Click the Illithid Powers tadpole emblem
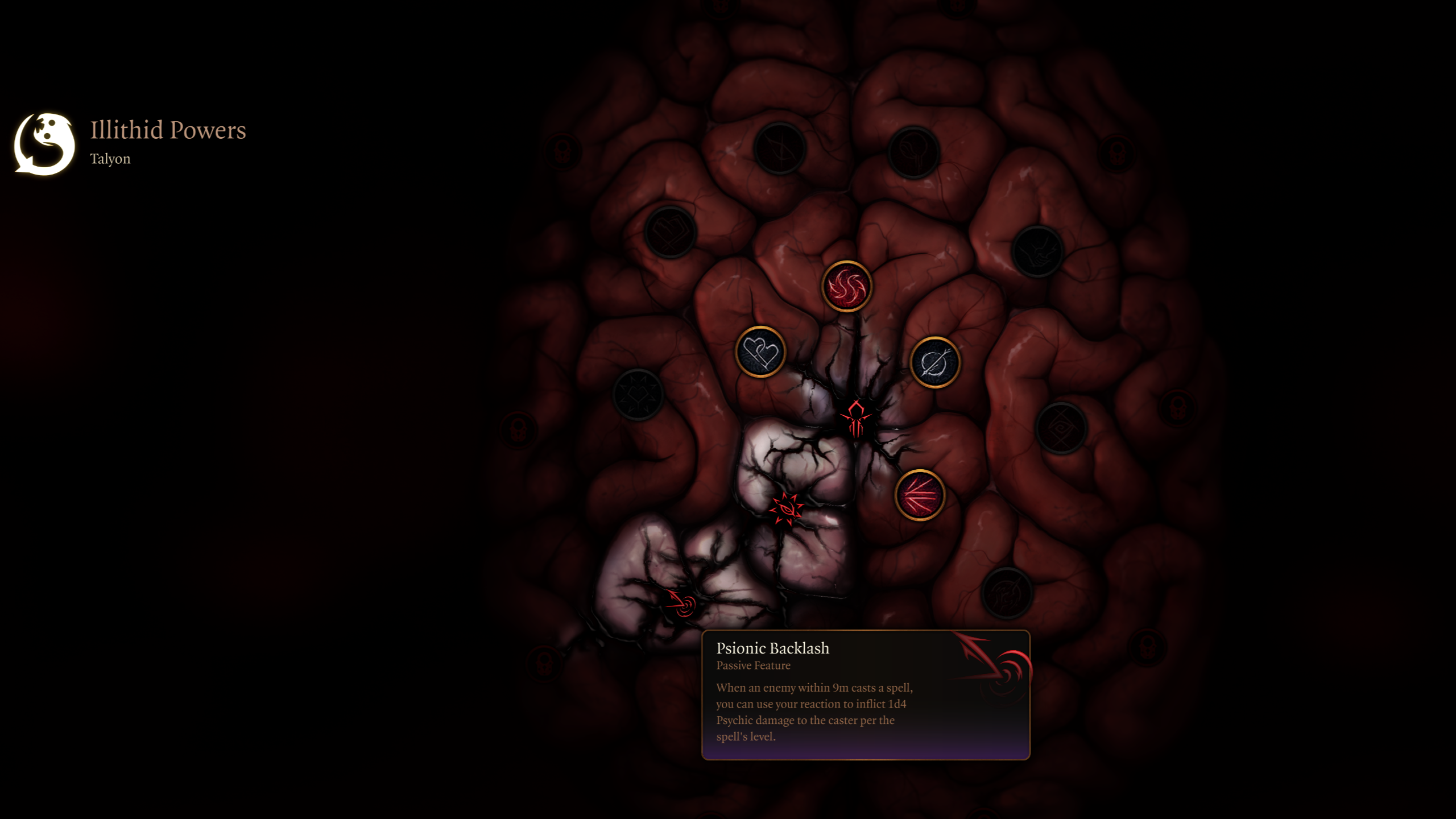 (x=44, y=144)
